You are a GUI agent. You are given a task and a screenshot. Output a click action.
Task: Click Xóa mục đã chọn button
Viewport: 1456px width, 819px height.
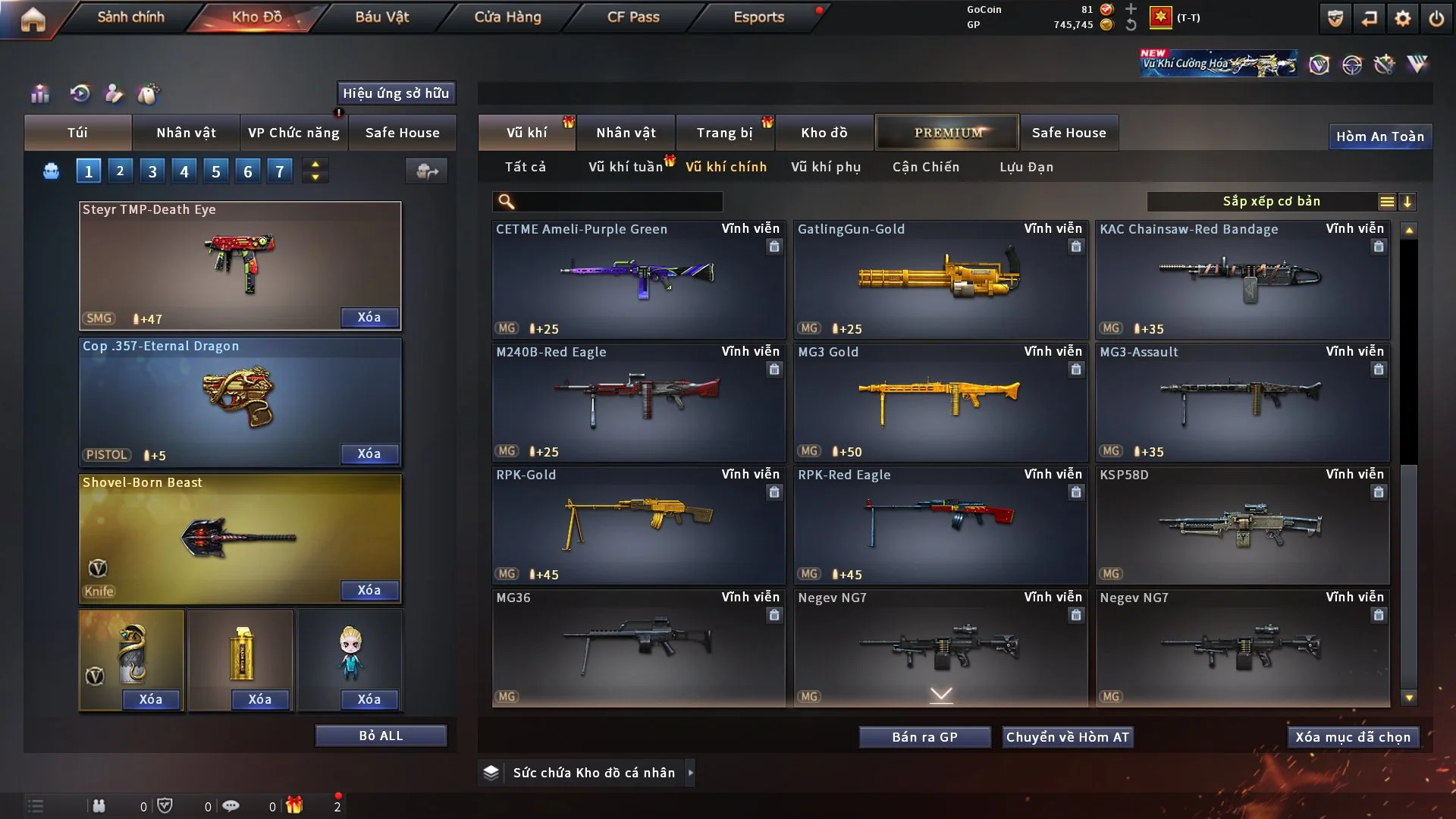pos(1353,737)
